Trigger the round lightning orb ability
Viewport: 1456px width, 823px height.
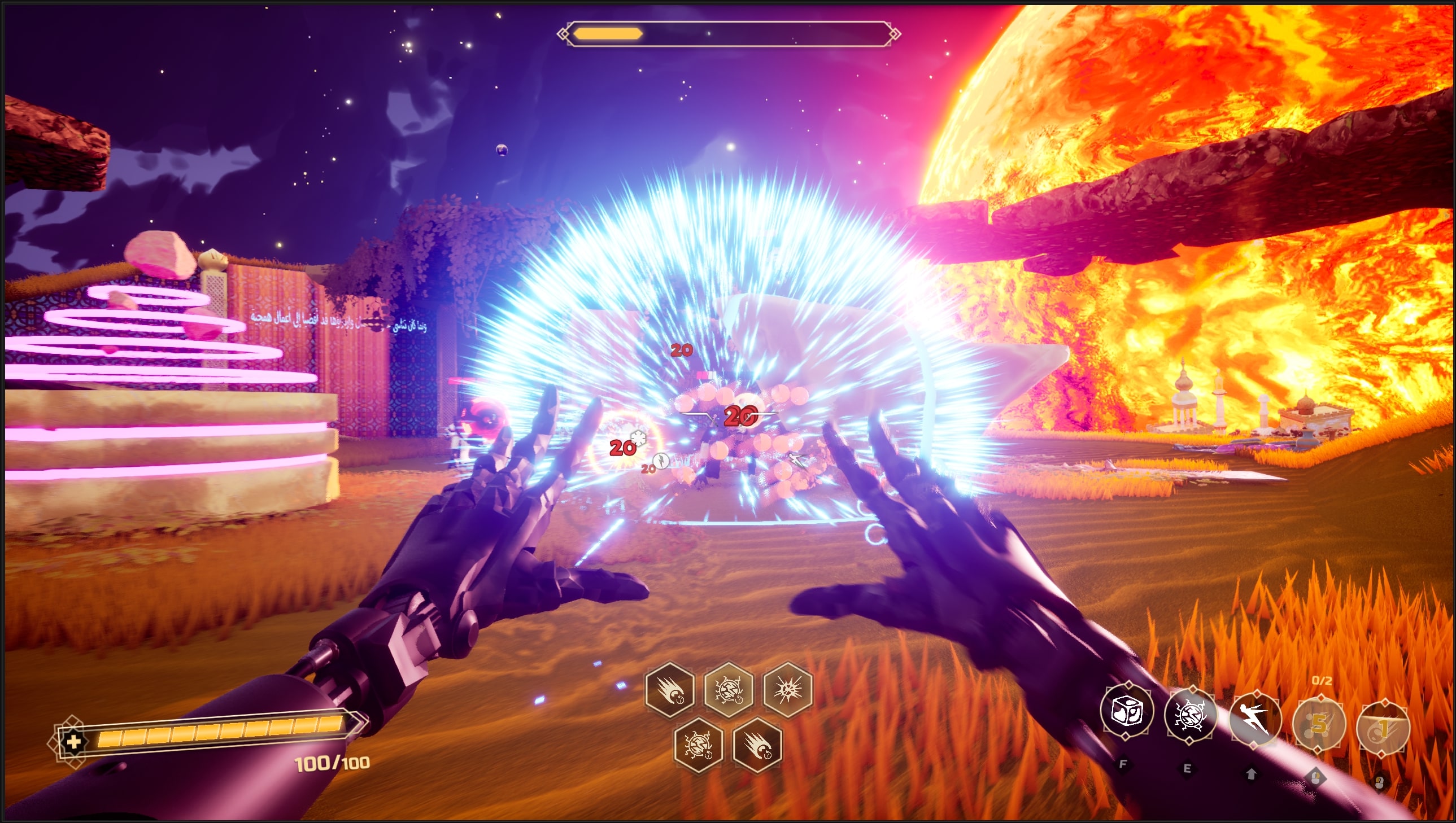1190,715
